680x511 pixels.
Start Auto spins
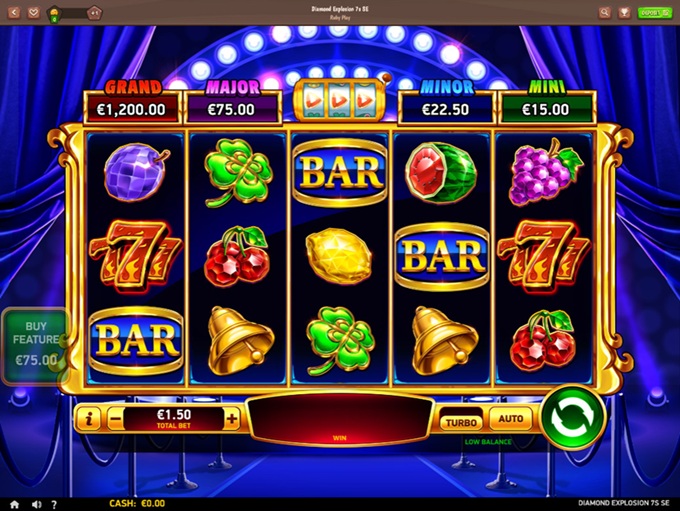click(510, 421)
